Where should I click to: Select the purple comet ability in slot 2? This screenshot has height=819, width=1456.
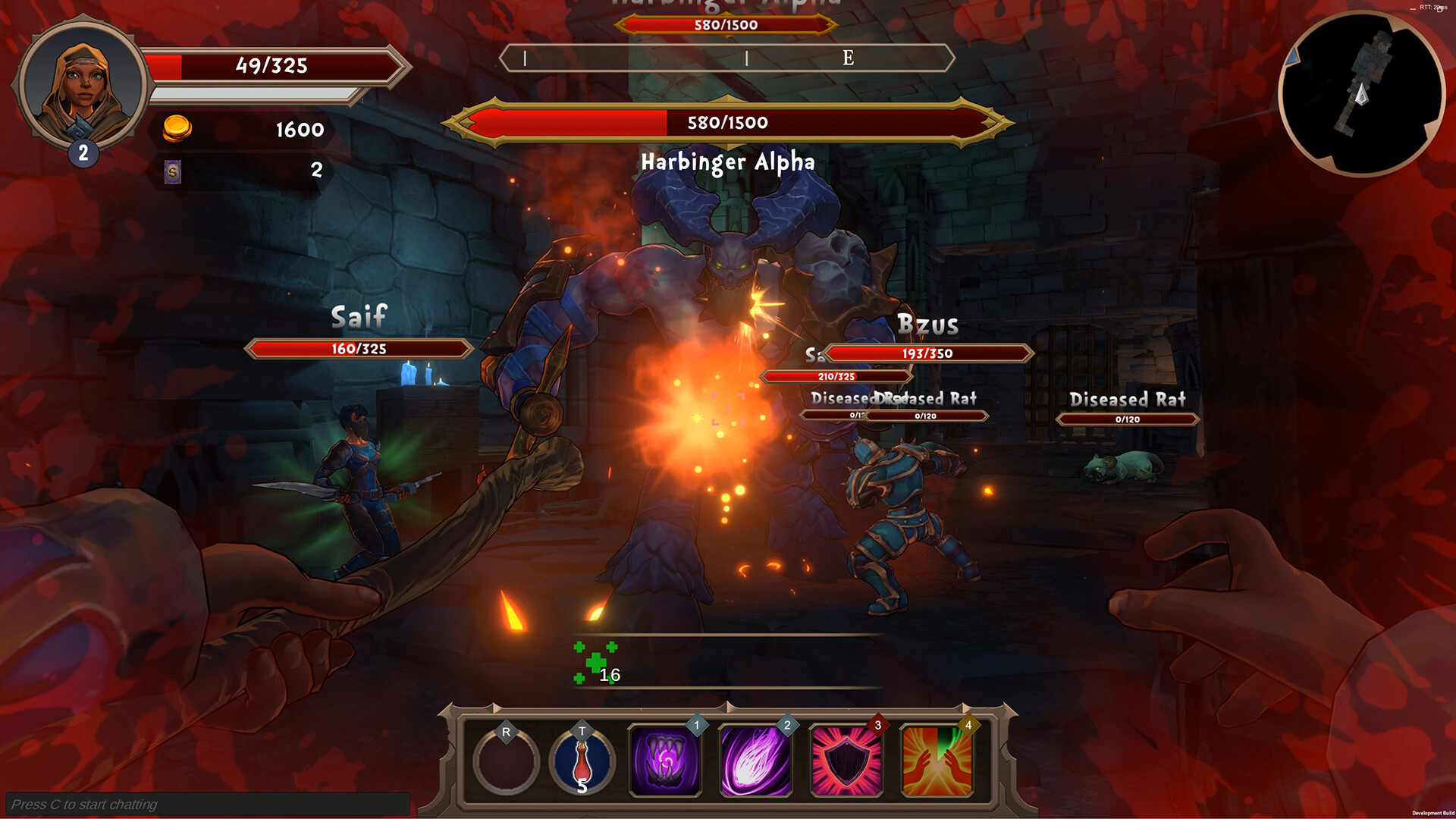coord(755,756)
